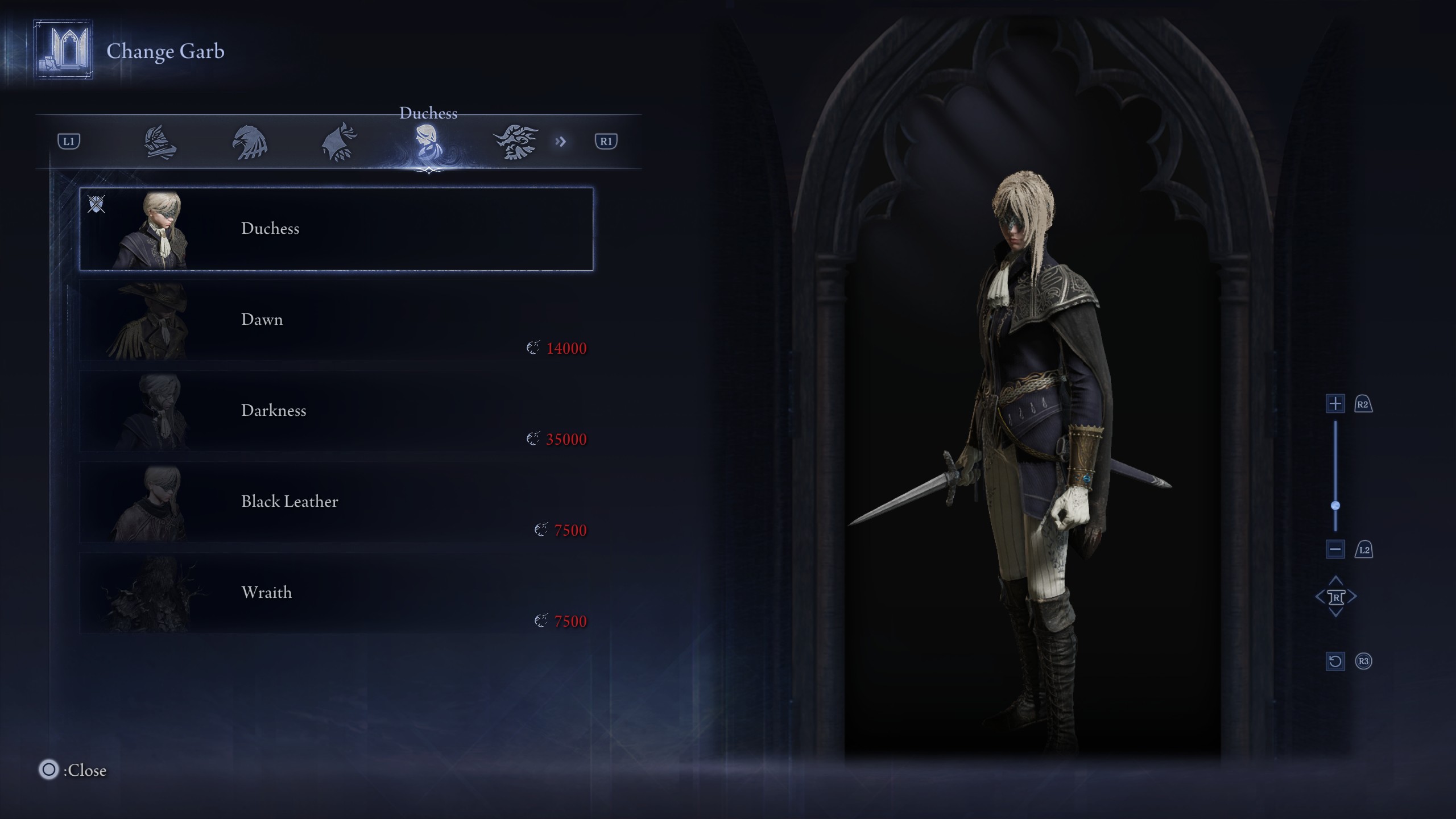Select the Darkness garb entry
1456x819 pixels.
pos(336,411)
